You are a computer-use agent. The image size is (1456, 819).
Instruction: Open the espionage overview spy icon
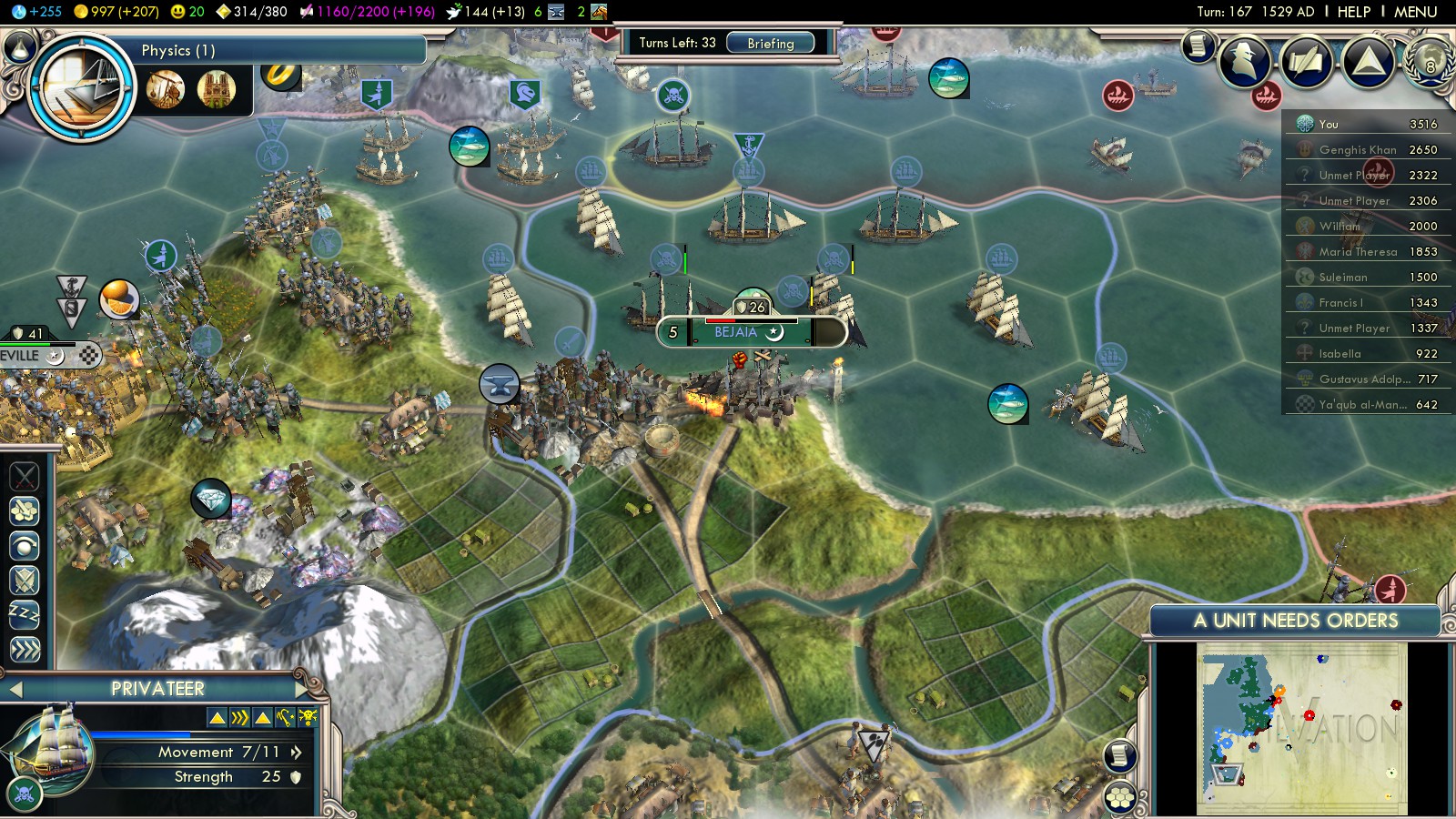click(x=1245, y=62)
